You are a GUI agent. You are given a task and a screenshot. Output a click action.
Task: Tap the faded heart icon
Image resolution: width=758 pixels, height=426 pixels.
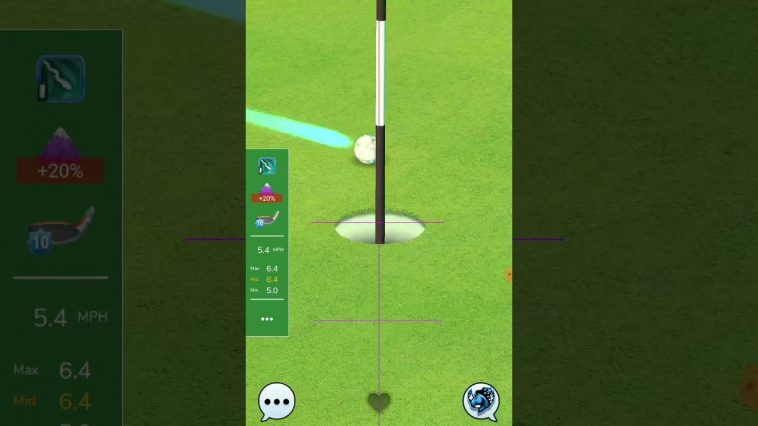(x=379, y=402)
